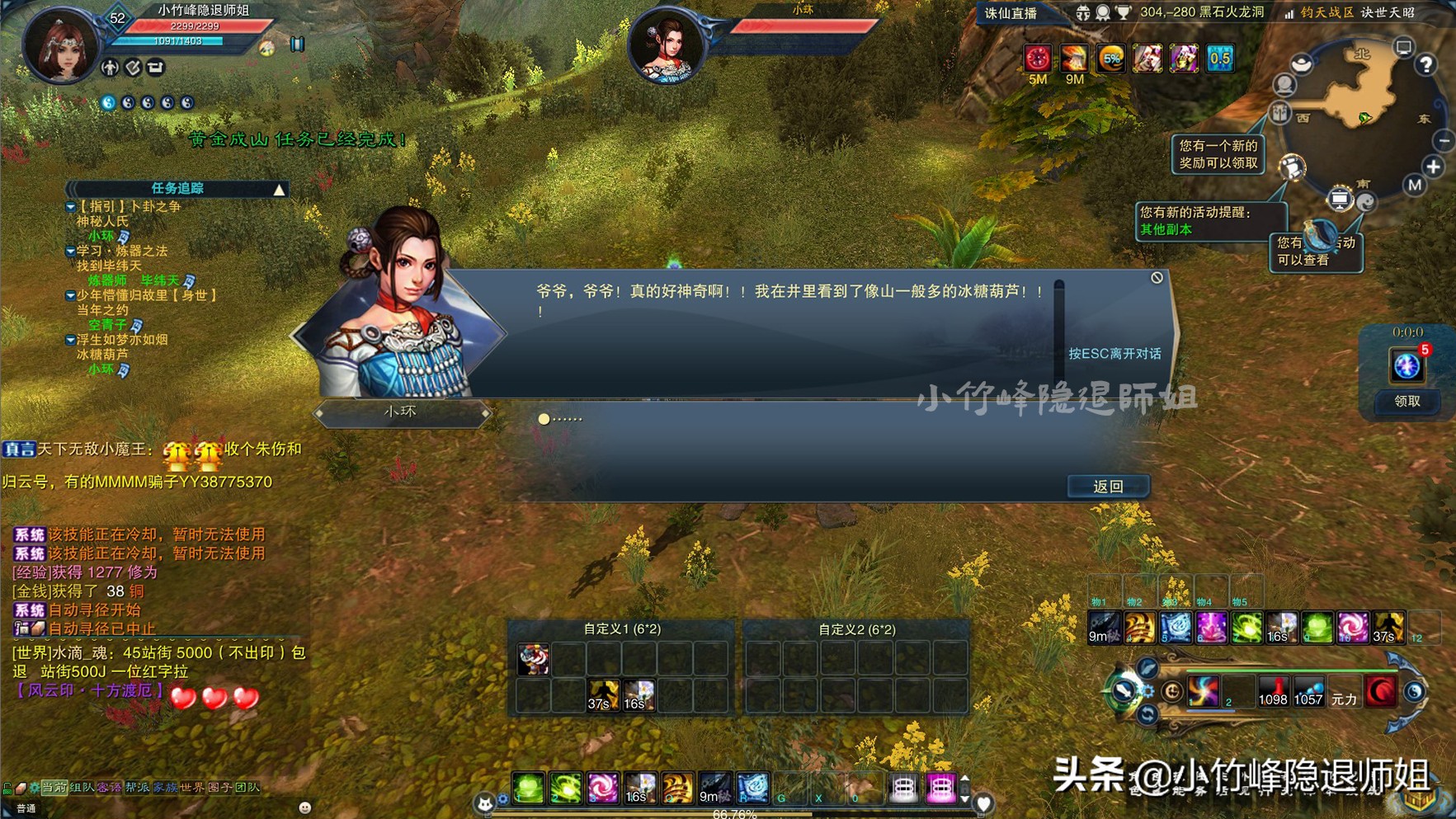1456x819 pixels.
Task: Switch to the 帮派 chat tab
Action: click(x=138, y=787)
